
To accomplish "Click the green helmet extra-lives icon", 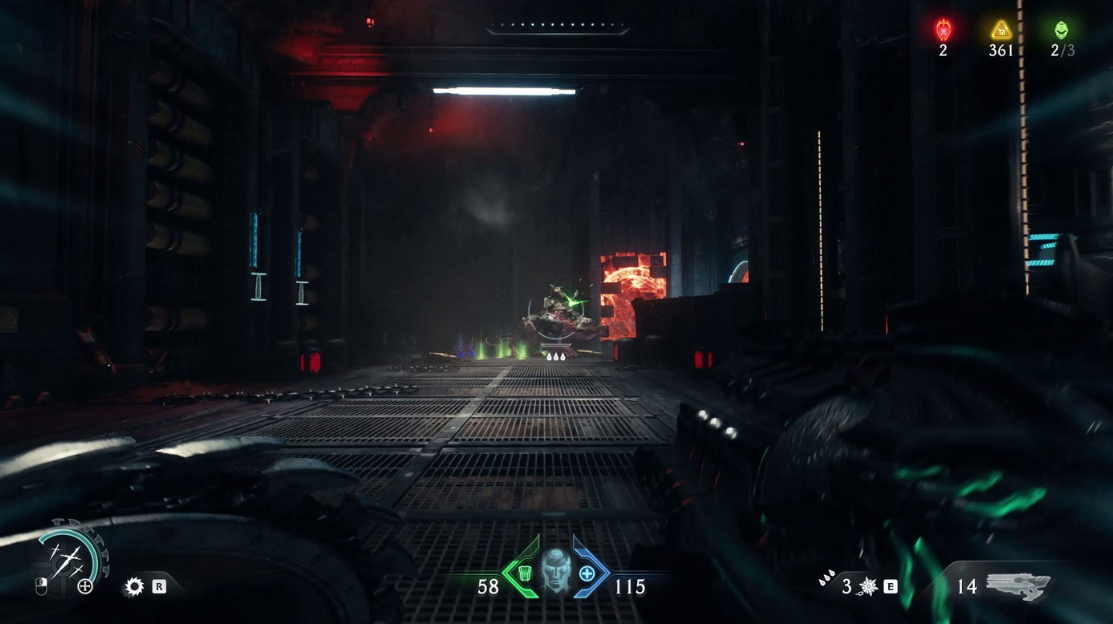I will (1060, 30).
